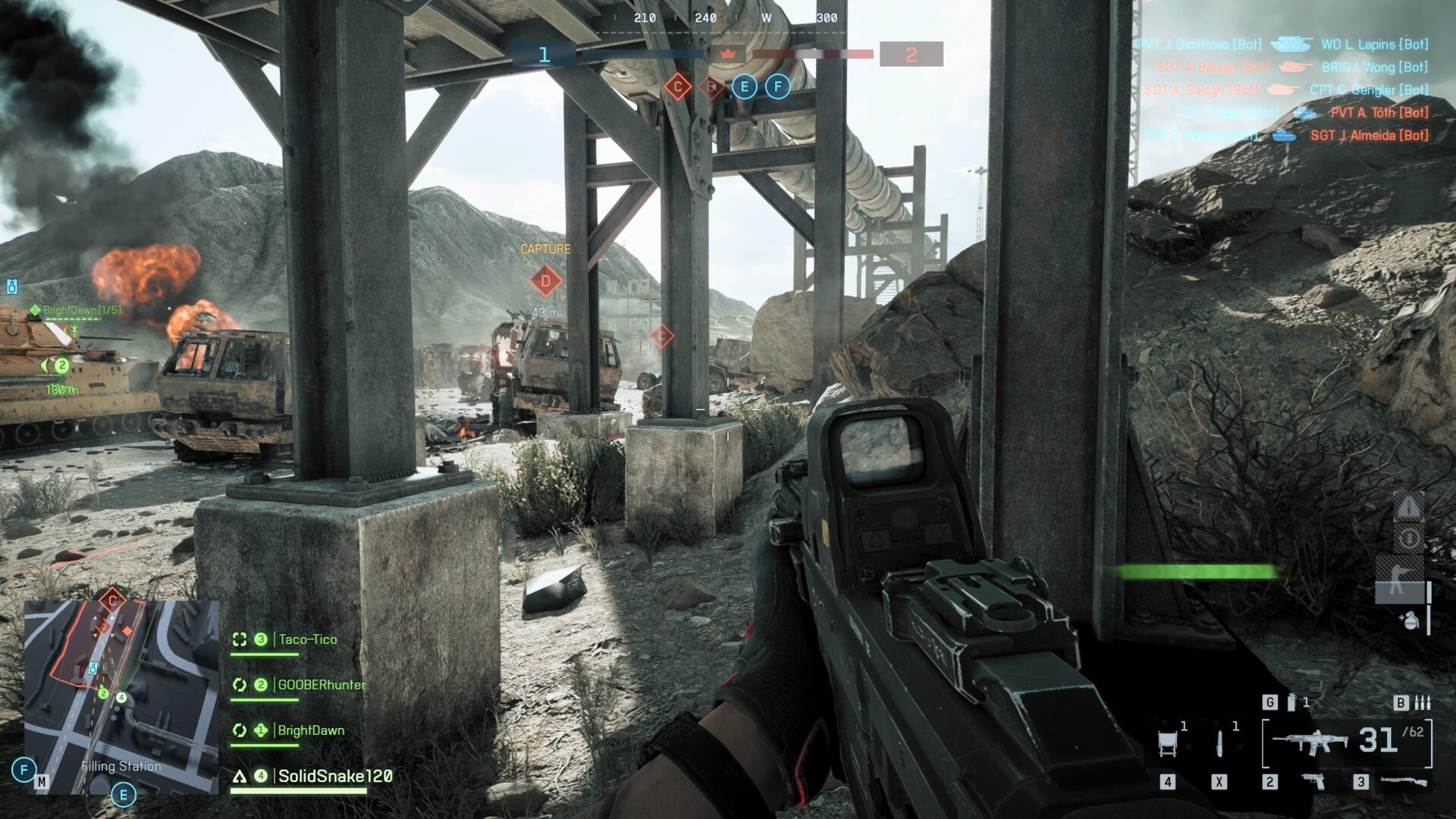Image resolution: width=1456 pixels, height=819 pixels.
Task: Select the knife melee icon
Action: [x=1219, y=742]
